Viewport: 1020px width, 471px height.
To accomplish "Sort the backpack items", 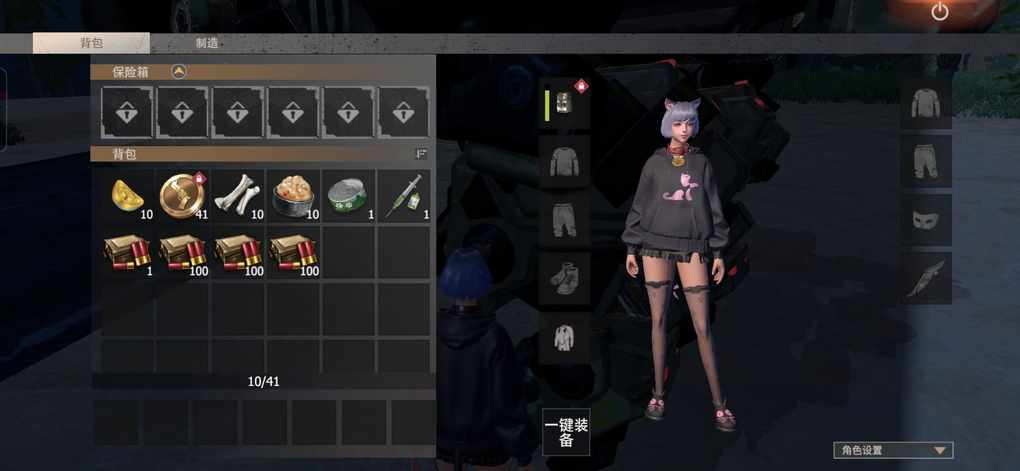I will coord(421,154).
